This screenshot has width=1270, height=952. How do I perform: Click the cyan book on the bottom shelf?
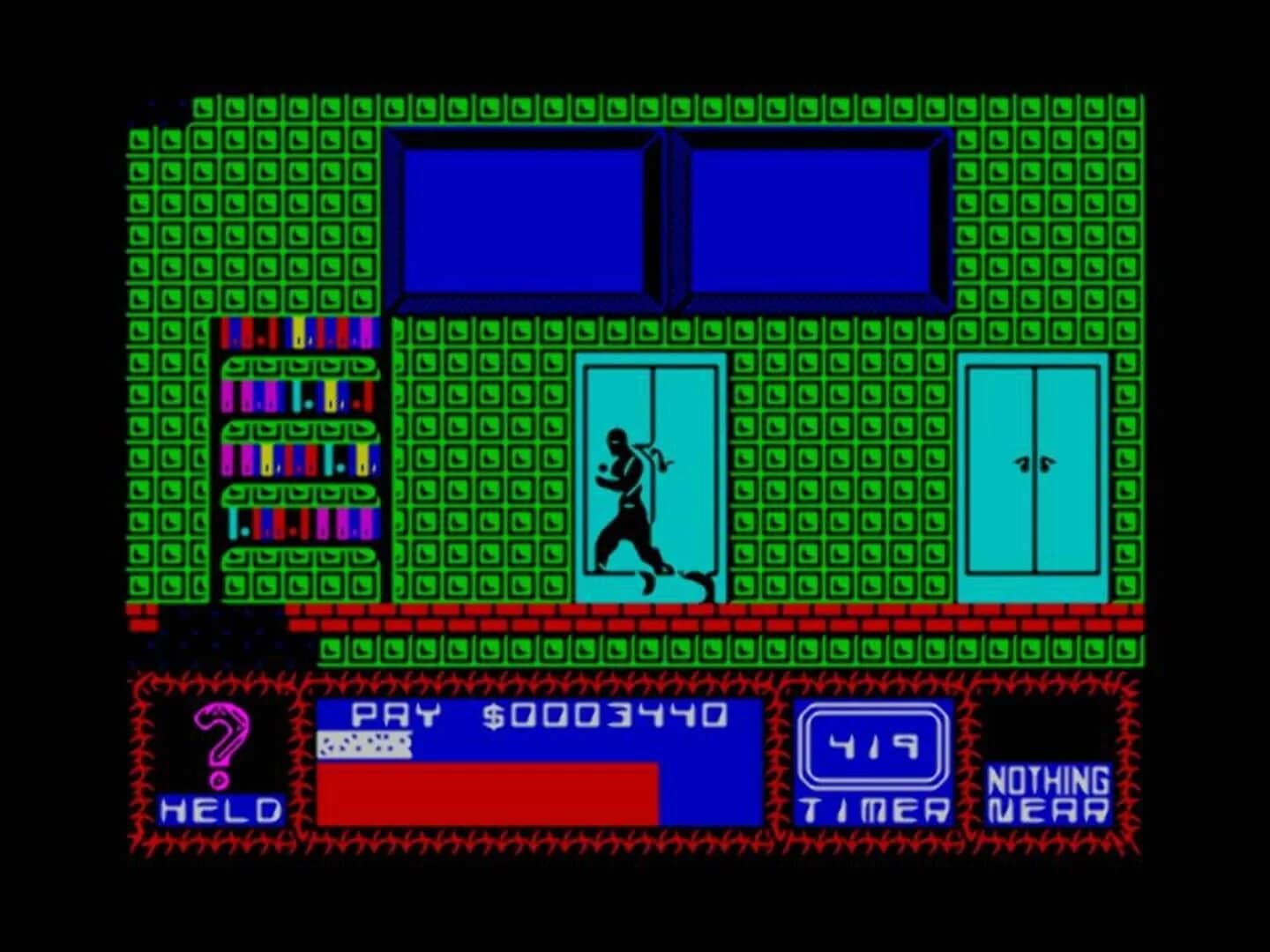coord(232,524)
